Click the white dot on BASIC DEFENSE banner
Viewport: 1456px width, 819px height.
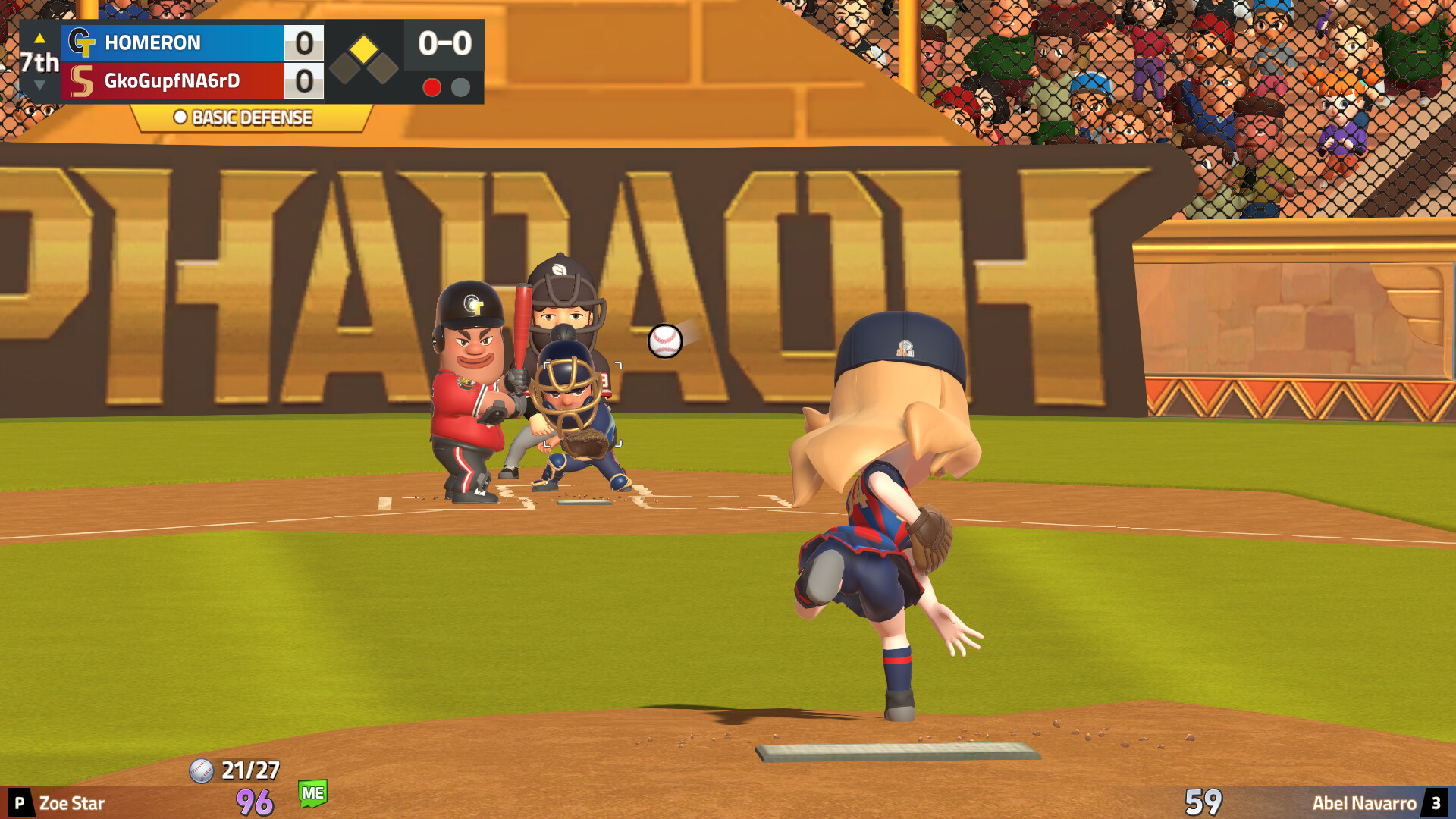(180, 118)
